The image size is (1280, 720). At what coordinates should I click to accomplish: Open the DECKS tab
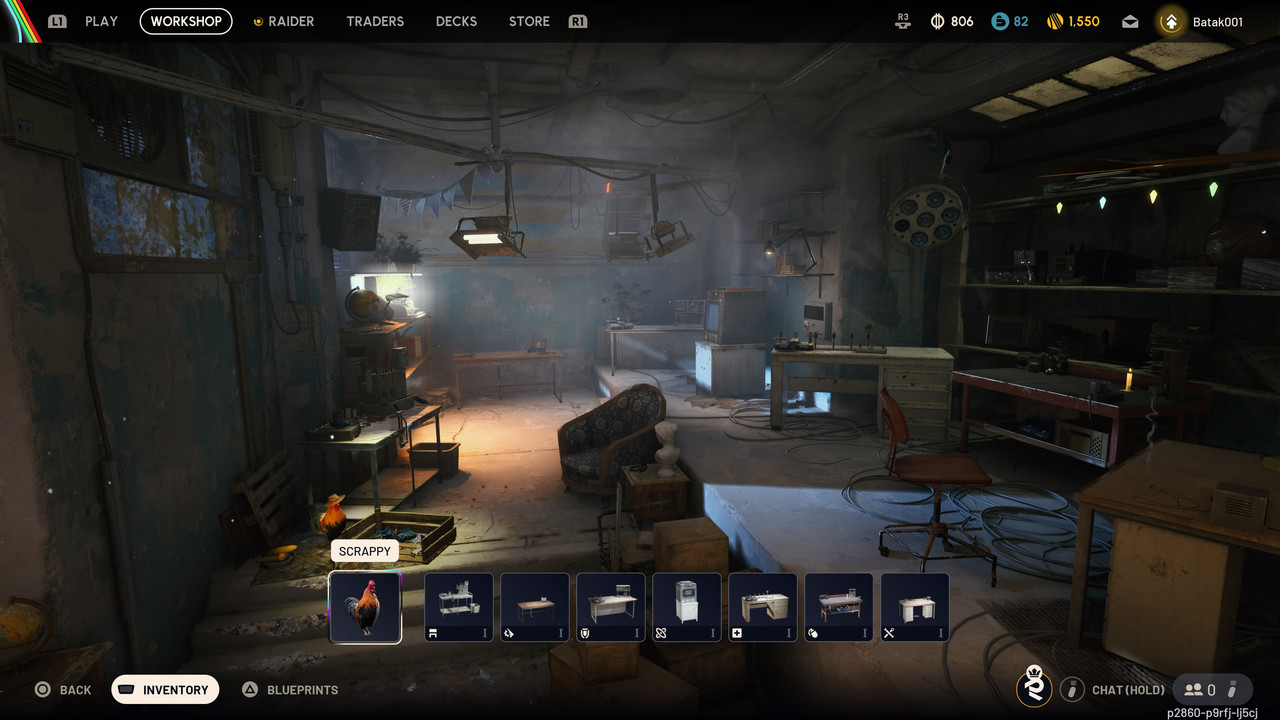tap(456, 21)
